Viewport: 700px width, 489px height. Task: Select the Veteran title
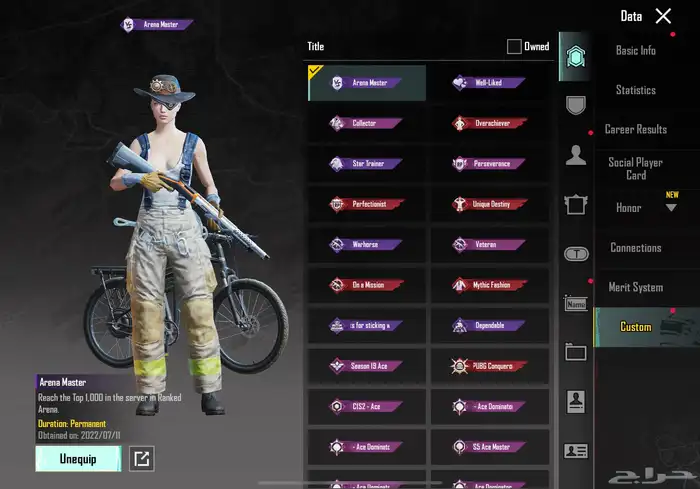point(490,244)
